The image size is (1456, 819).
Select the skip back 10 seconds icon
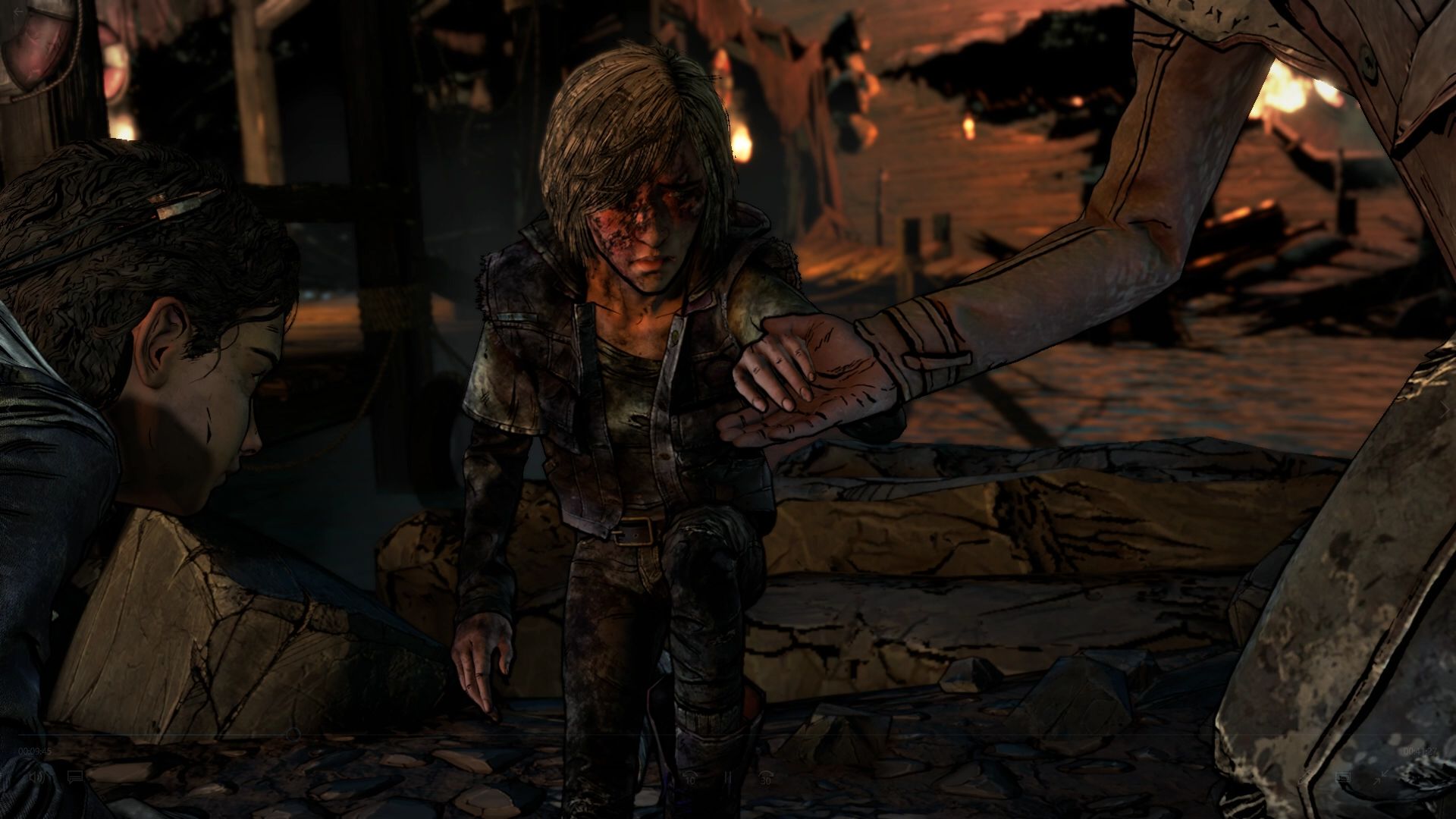coord(689,778)
